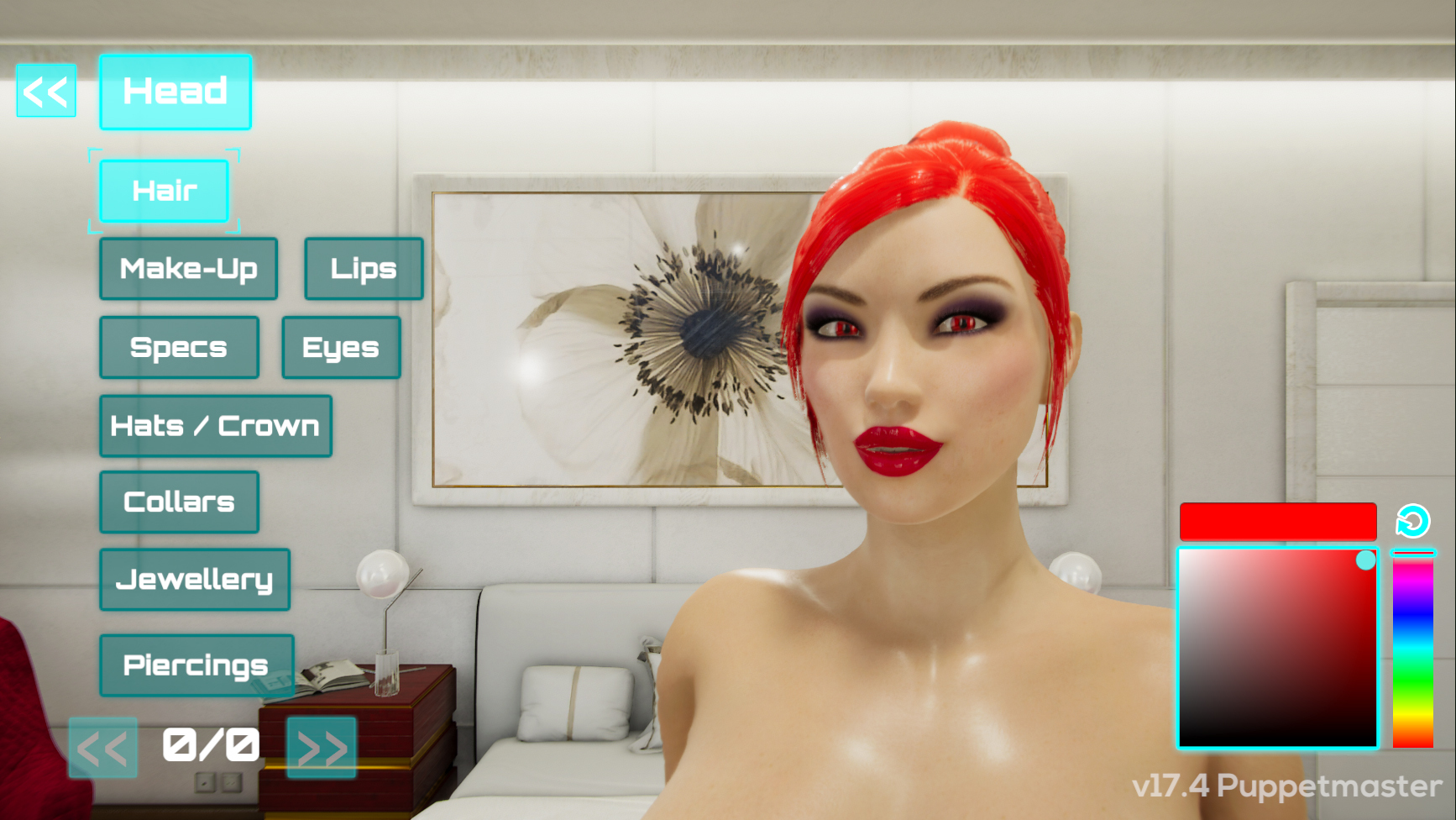
Task: Click the reset color circular arrow icon
Action: click(1412, 521)
